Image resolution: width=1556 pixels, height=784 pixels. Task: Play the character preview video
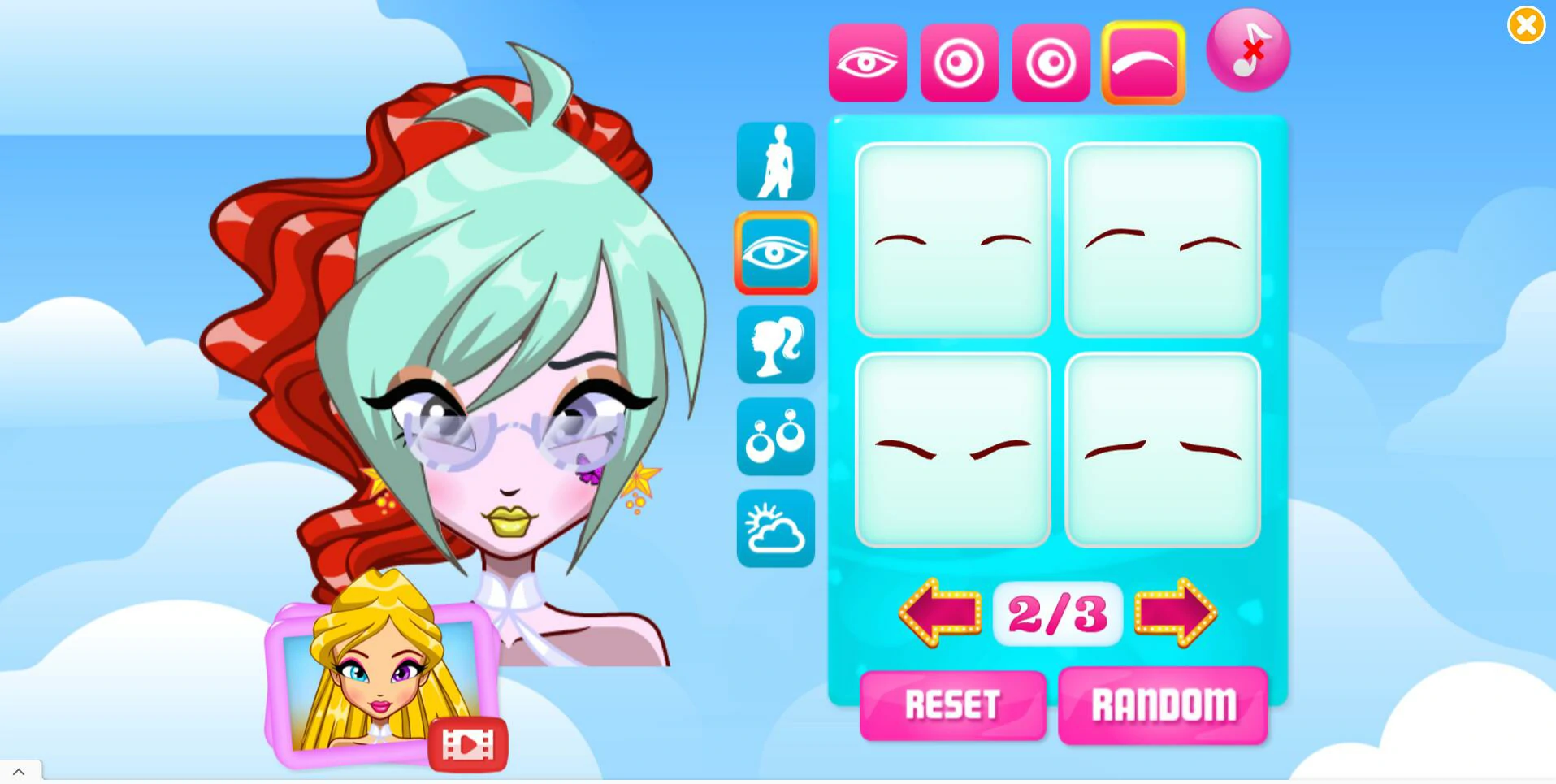[x=468, y=743]
